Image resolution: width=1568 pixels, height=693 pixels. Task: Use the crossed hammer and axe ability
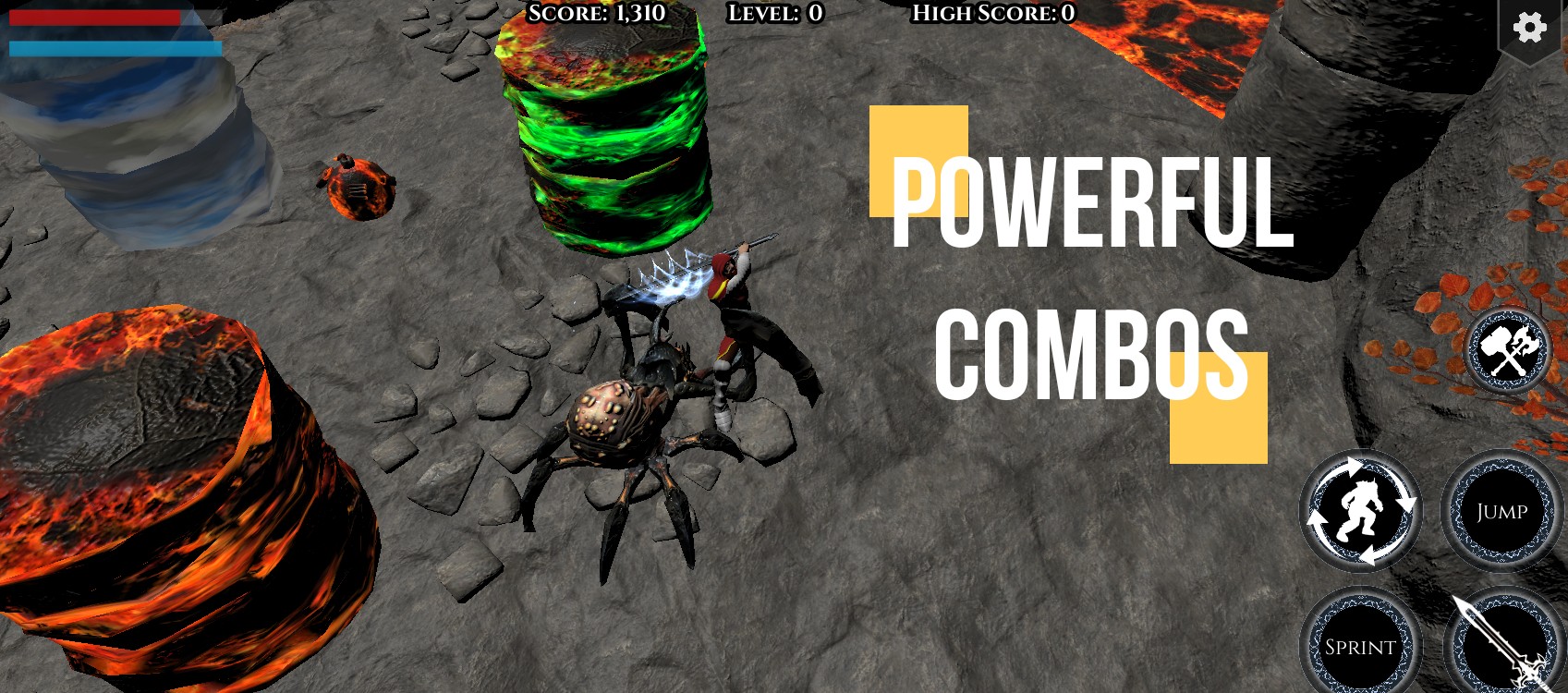(x=1508, y=351)
